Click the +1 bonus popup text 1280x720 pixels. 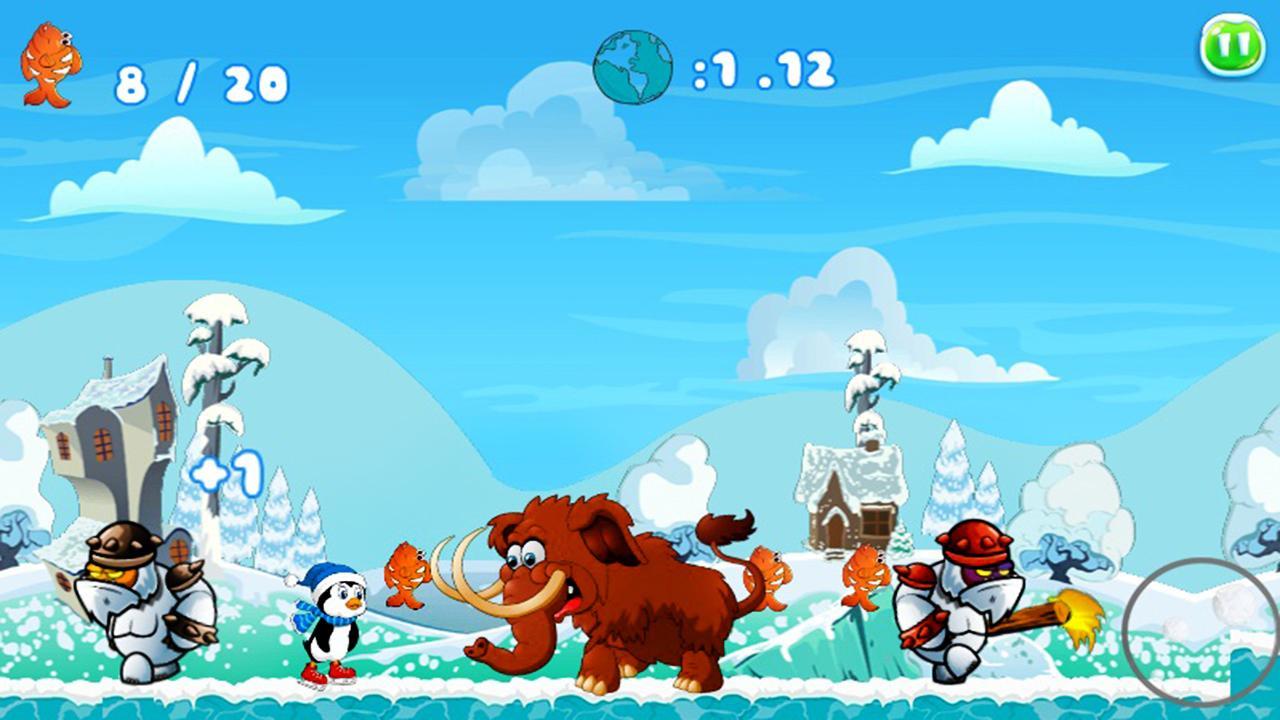click(x=228, y=474)
